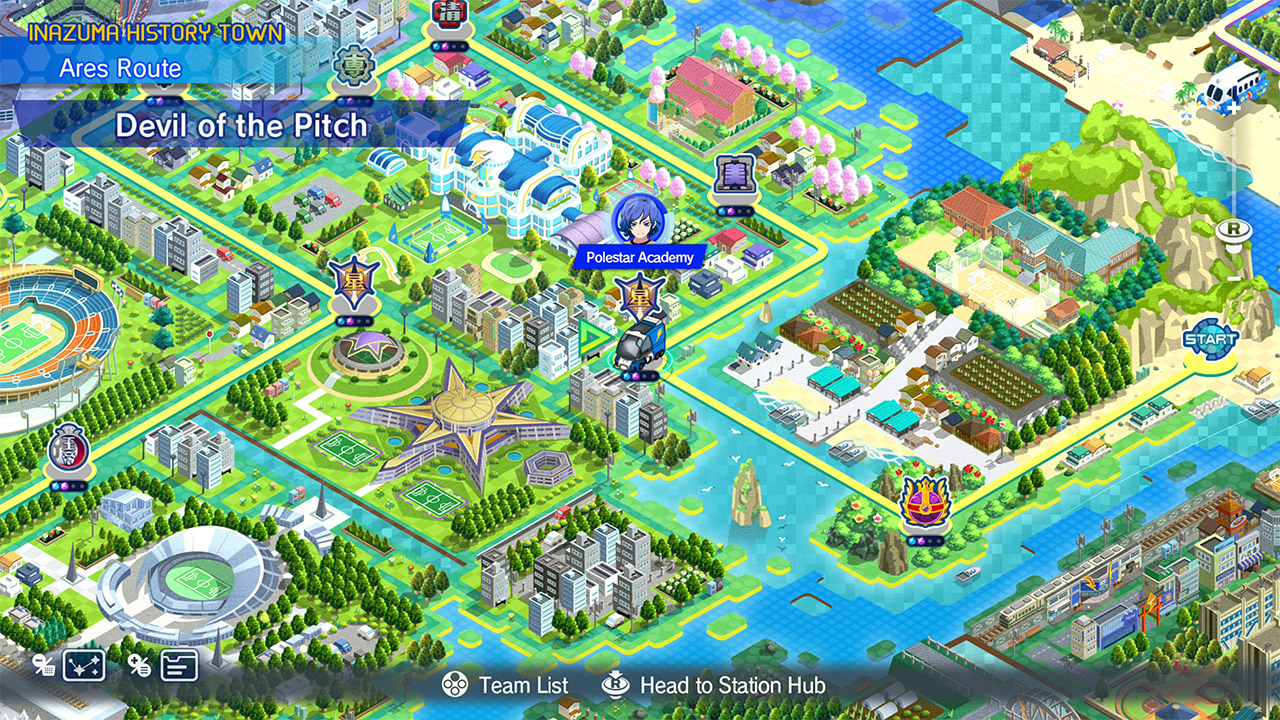Open the constellation route view icon

point(84,665)
